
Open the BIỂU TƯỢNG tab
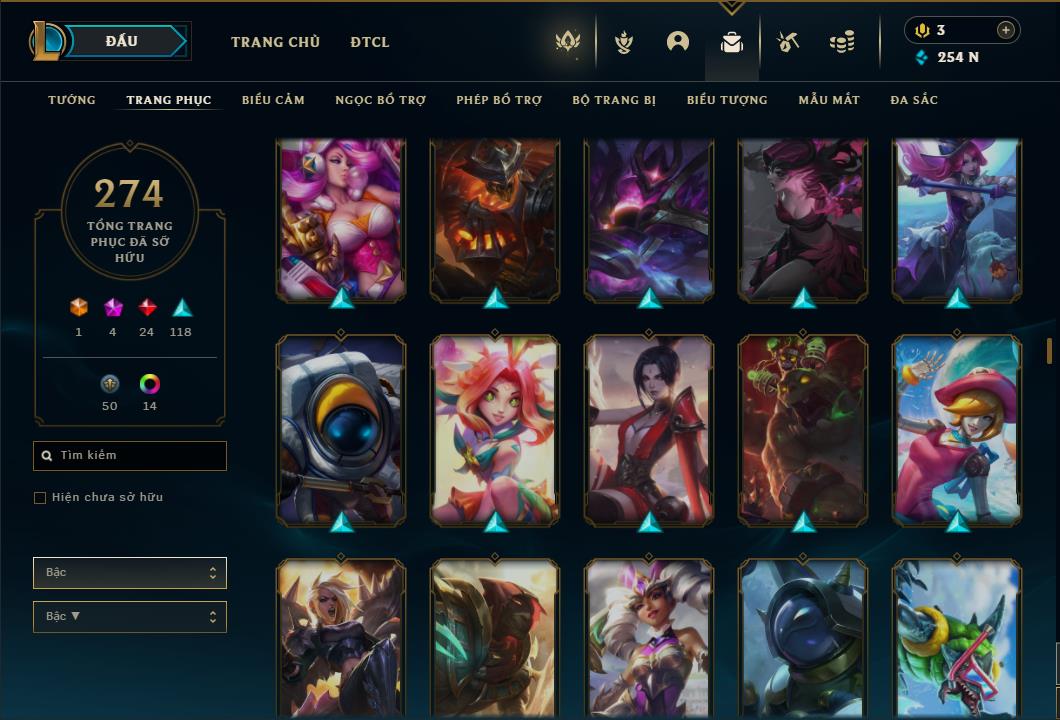click(x=727, y=100)
